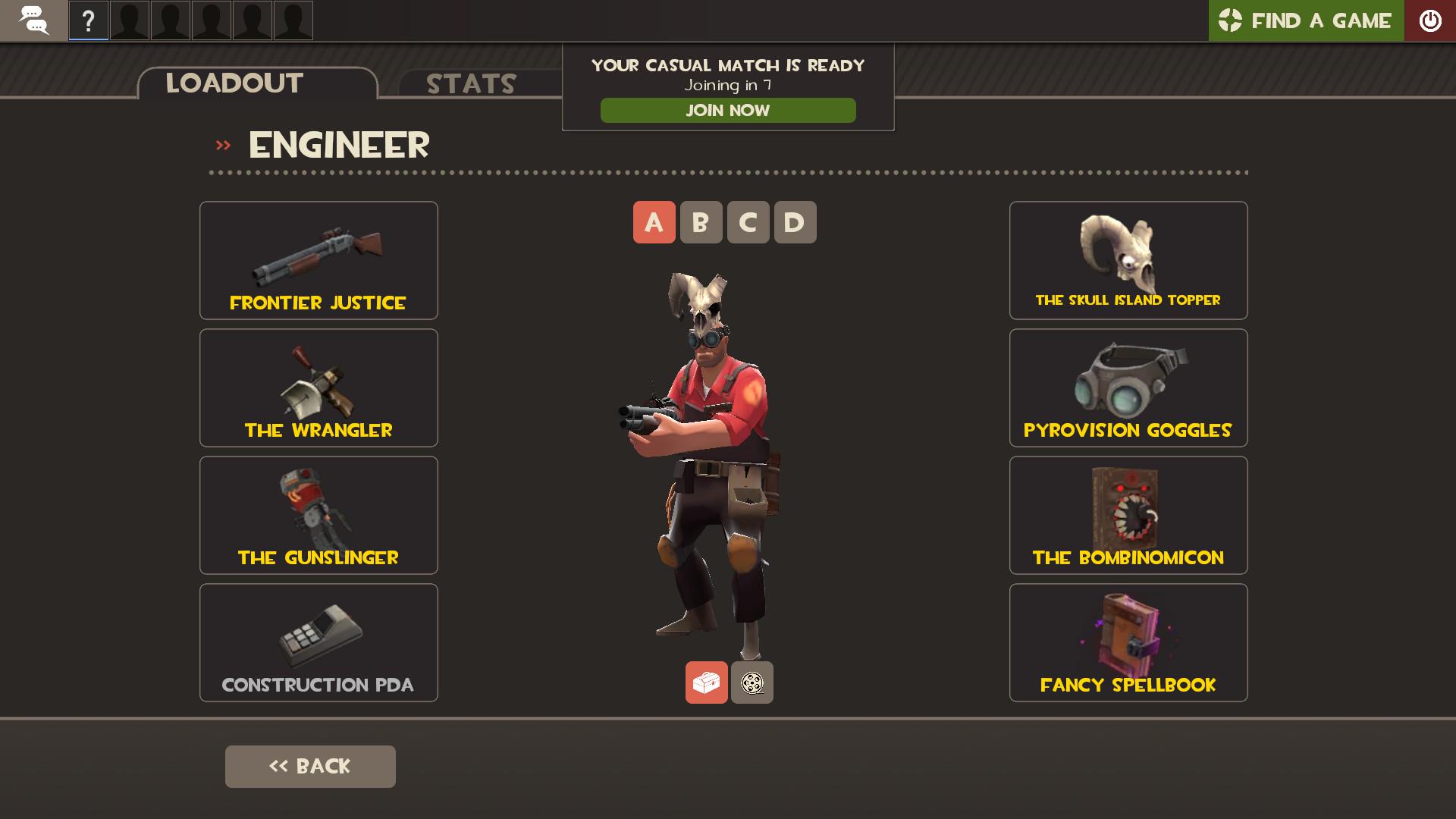
Task: Select loadout preset D
Action: (x=795, y=222)
